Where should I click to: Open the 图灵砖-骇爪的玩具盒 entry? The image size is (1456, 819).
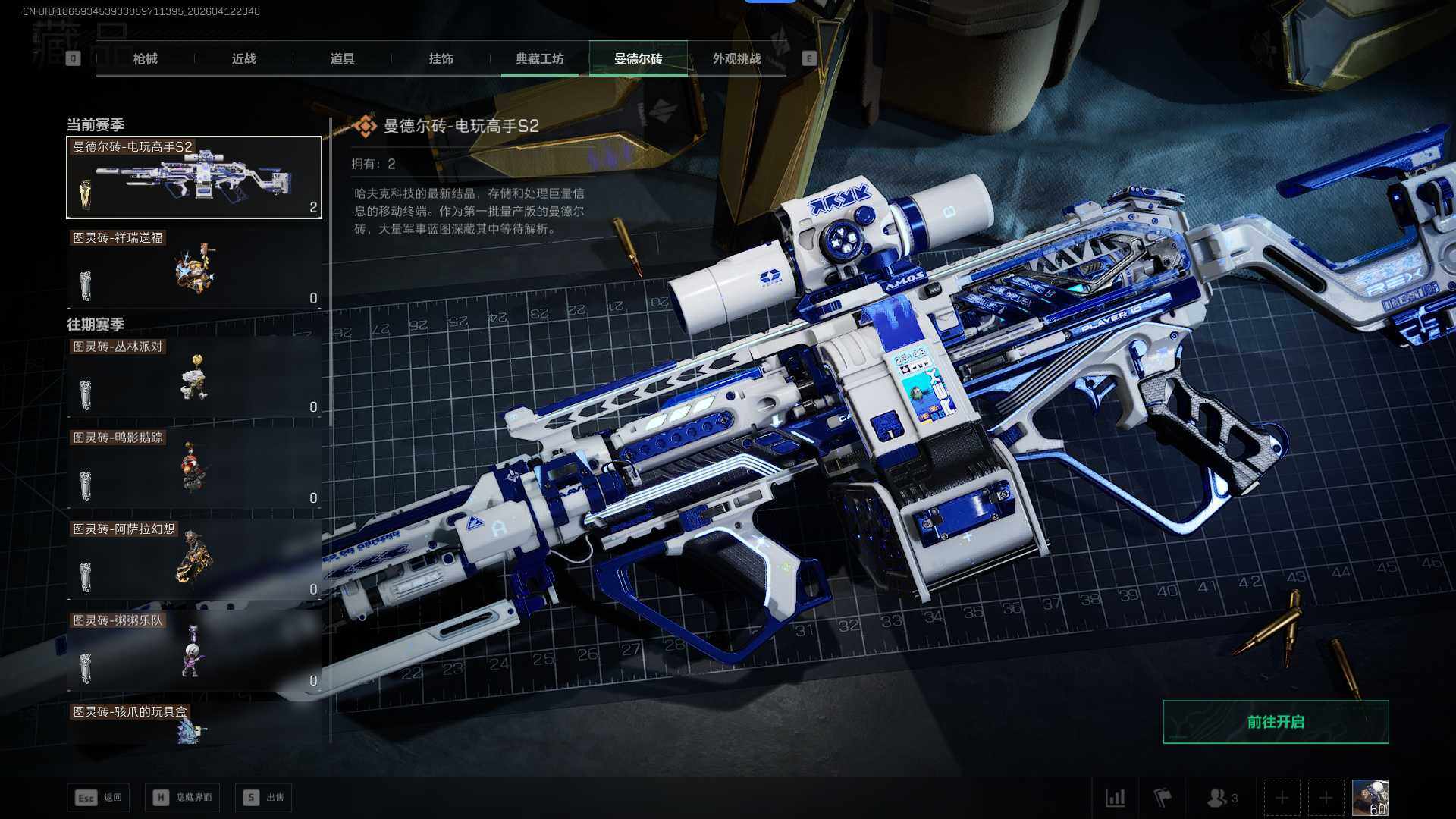(194, 724)
